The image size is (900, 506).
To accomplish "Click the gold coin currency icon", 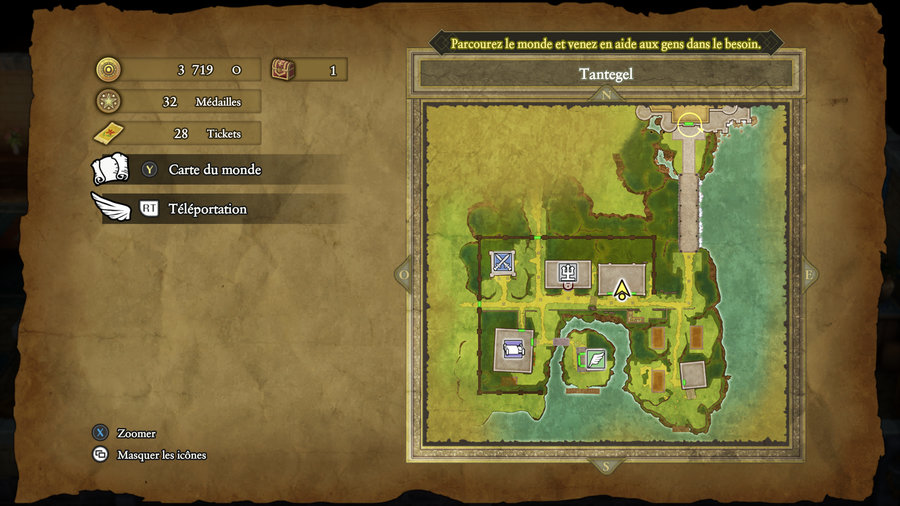I will point(108,70).
